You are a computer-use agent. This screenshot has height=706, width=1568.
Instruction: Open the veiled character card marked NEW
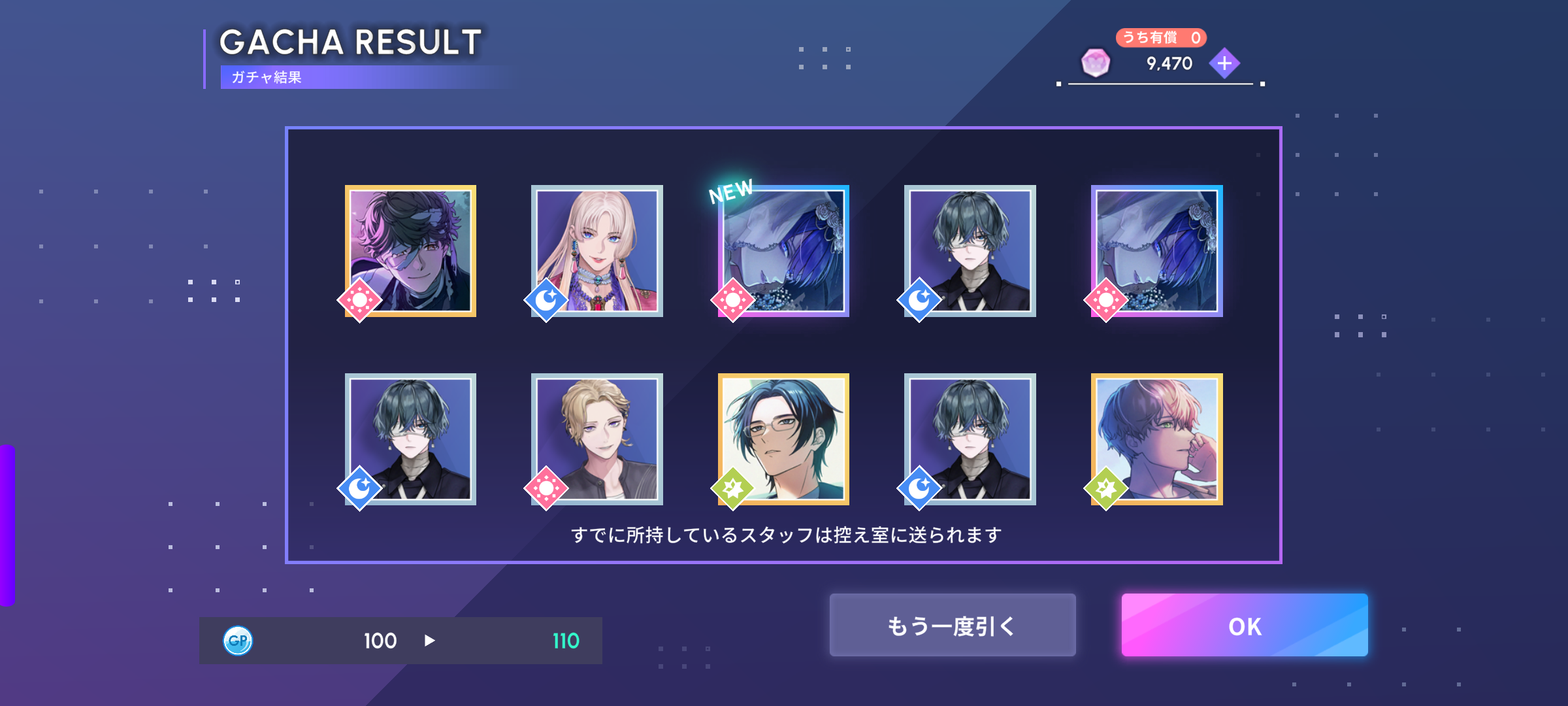(x=783, y=251)
